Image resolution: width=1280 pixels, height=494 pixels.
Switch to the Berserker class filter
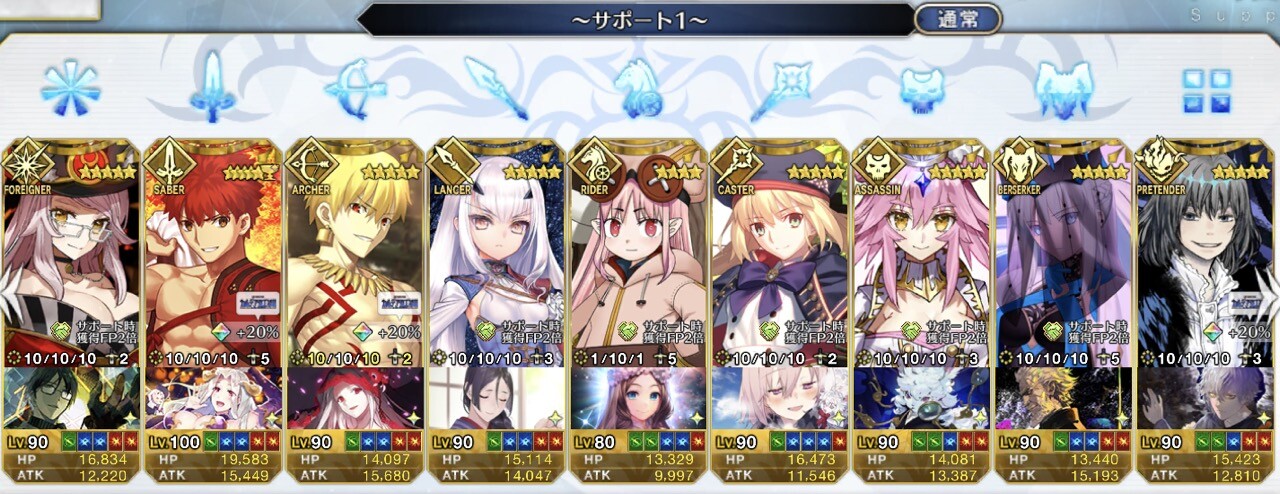1063,88
